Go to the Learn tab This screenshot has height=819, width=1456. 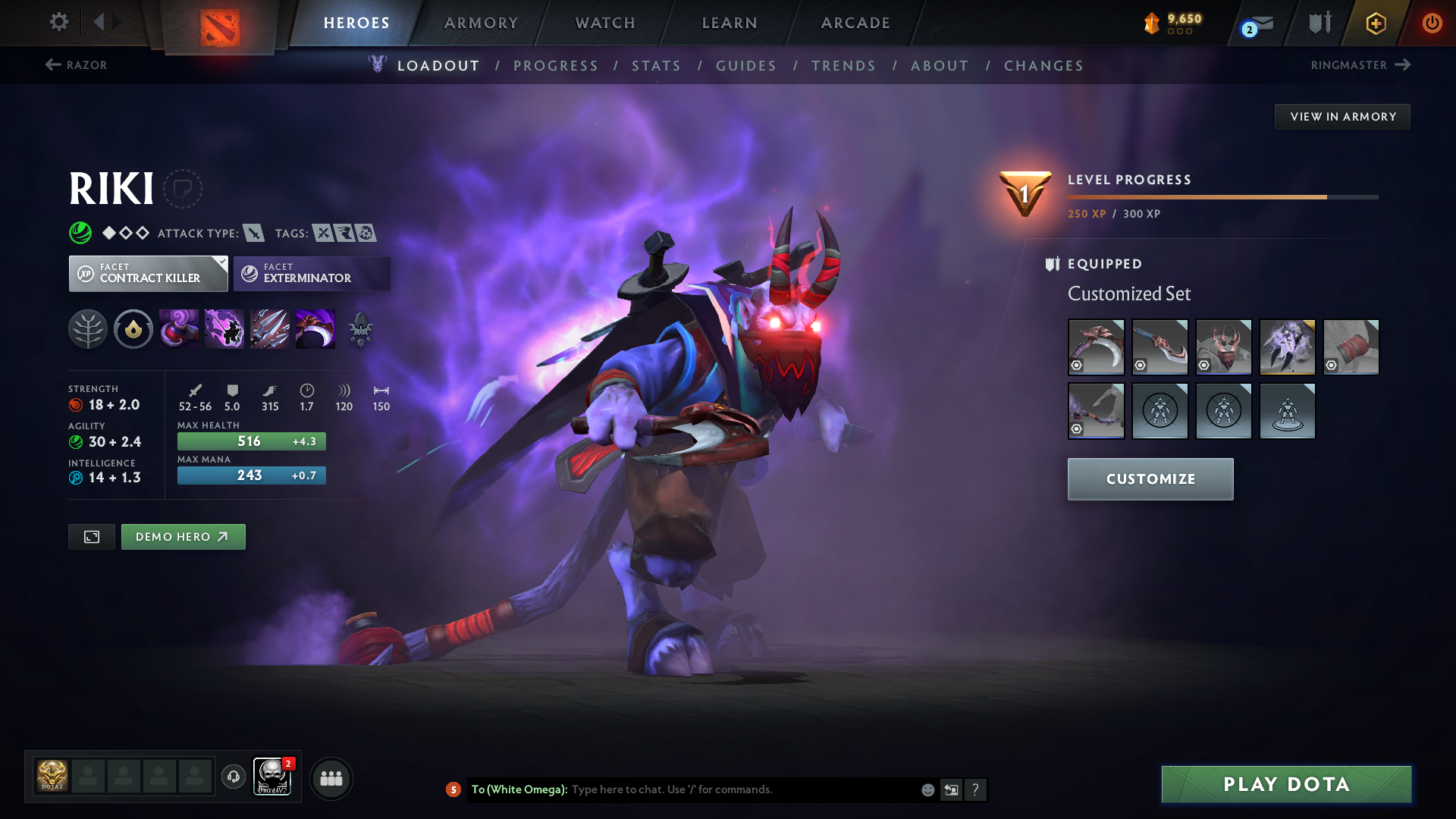tap(730, 23)
